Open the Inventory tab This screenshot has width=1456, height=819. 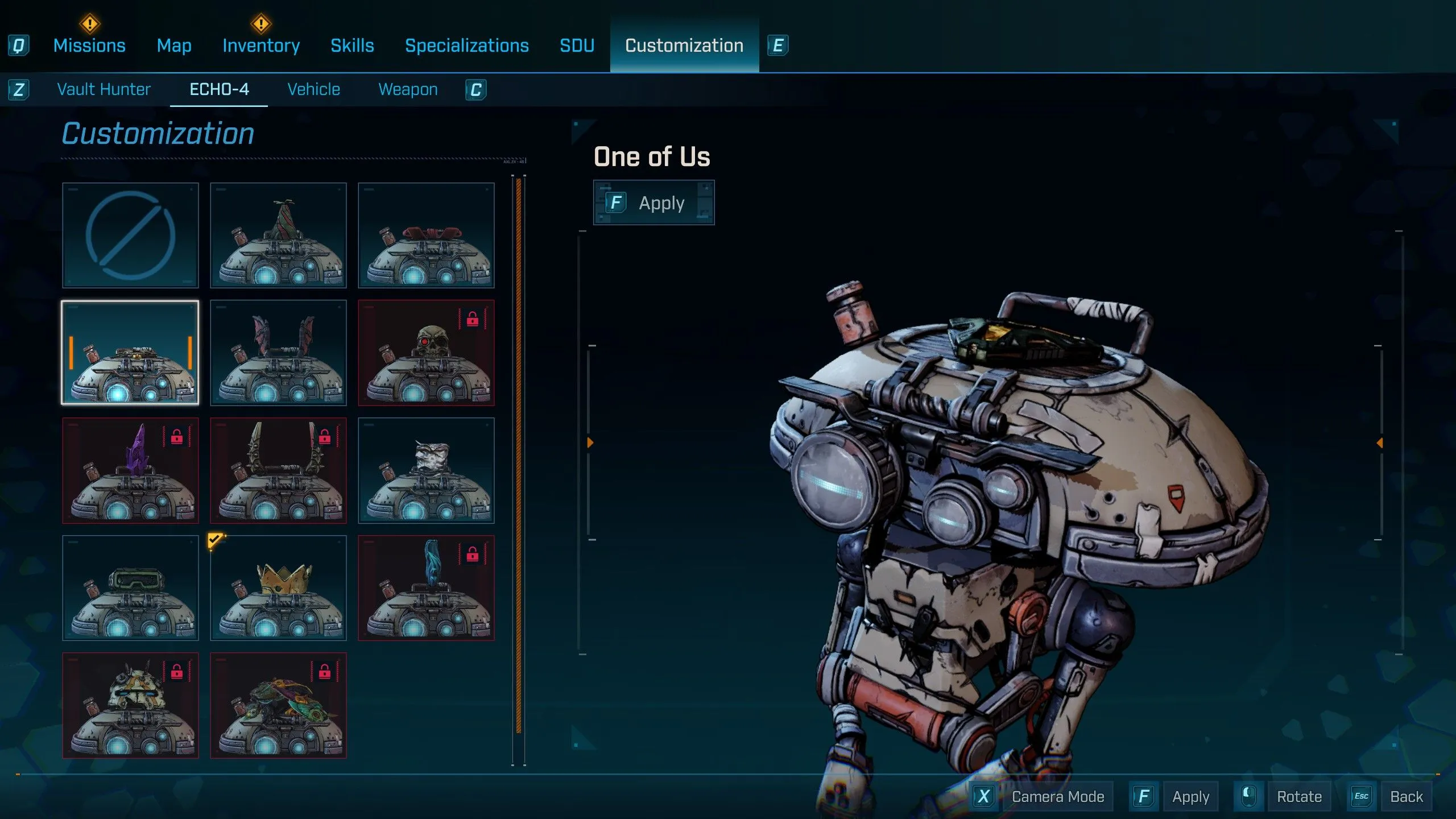click(x=261, y=45)
